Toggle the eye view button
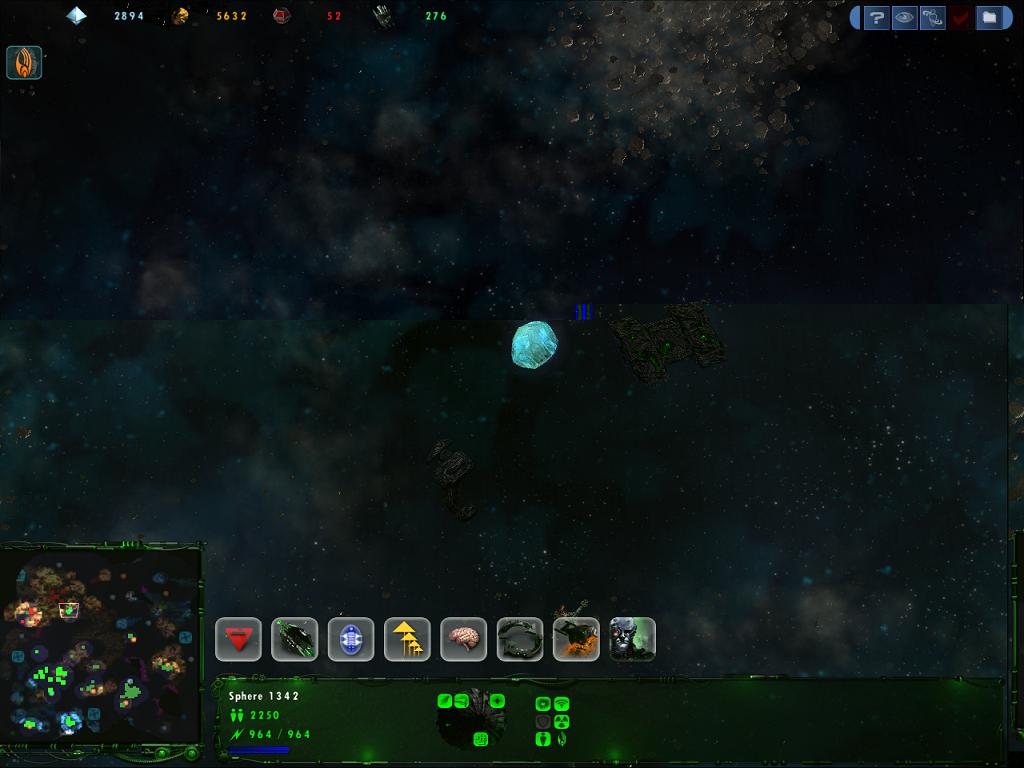 [x=905, y=17]
